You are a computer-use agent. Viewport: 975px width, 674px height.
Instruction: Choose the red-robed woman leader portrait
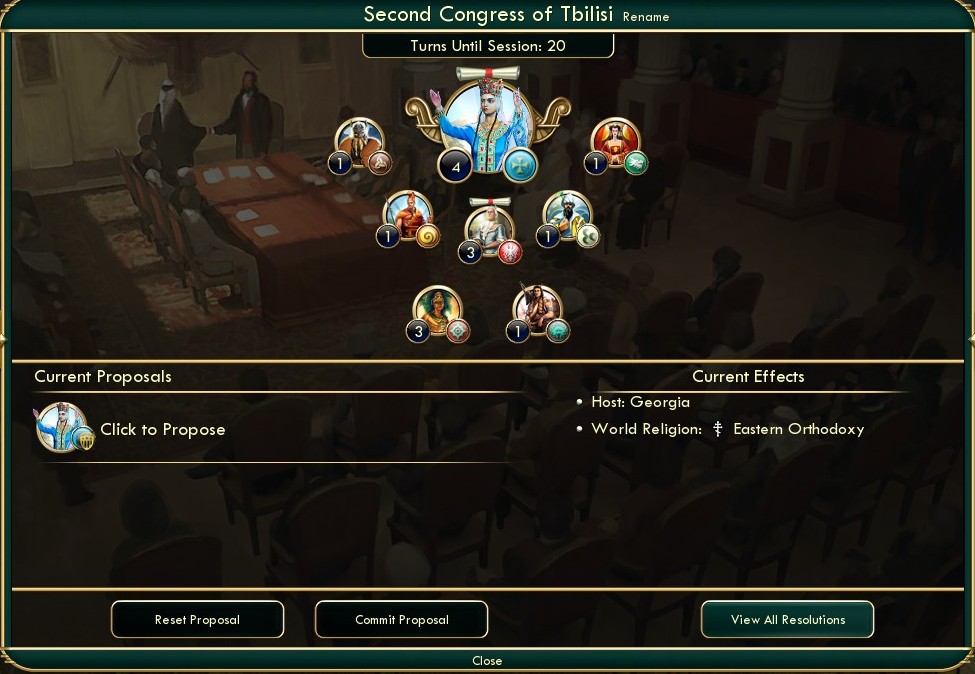click(615, 142)
